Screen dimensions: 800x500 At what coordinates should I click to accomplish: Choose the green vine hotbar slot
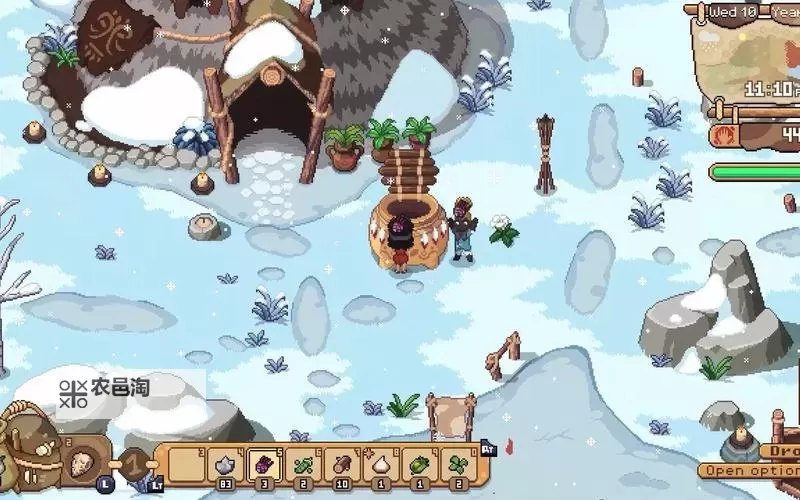pyautogui.click(x=304, y=465)
